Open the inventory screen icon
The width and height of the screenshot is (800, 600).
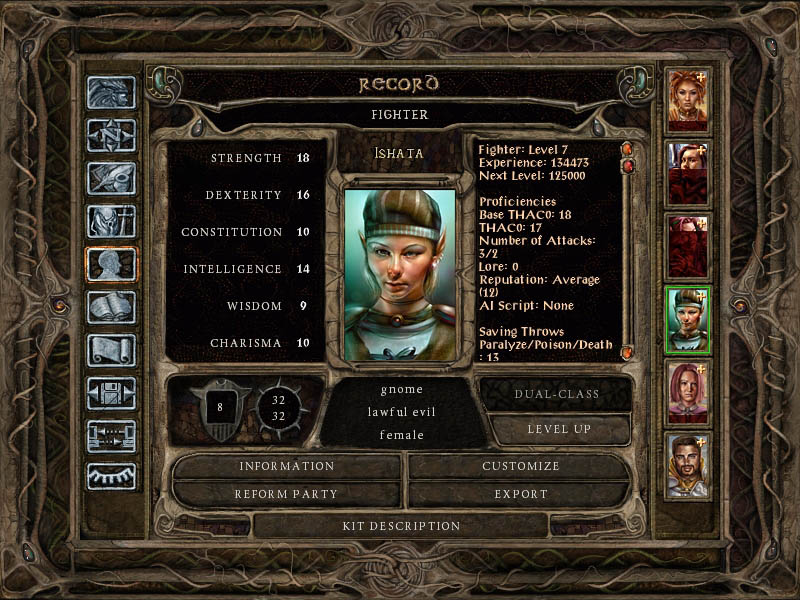click(x=111, y=221)
